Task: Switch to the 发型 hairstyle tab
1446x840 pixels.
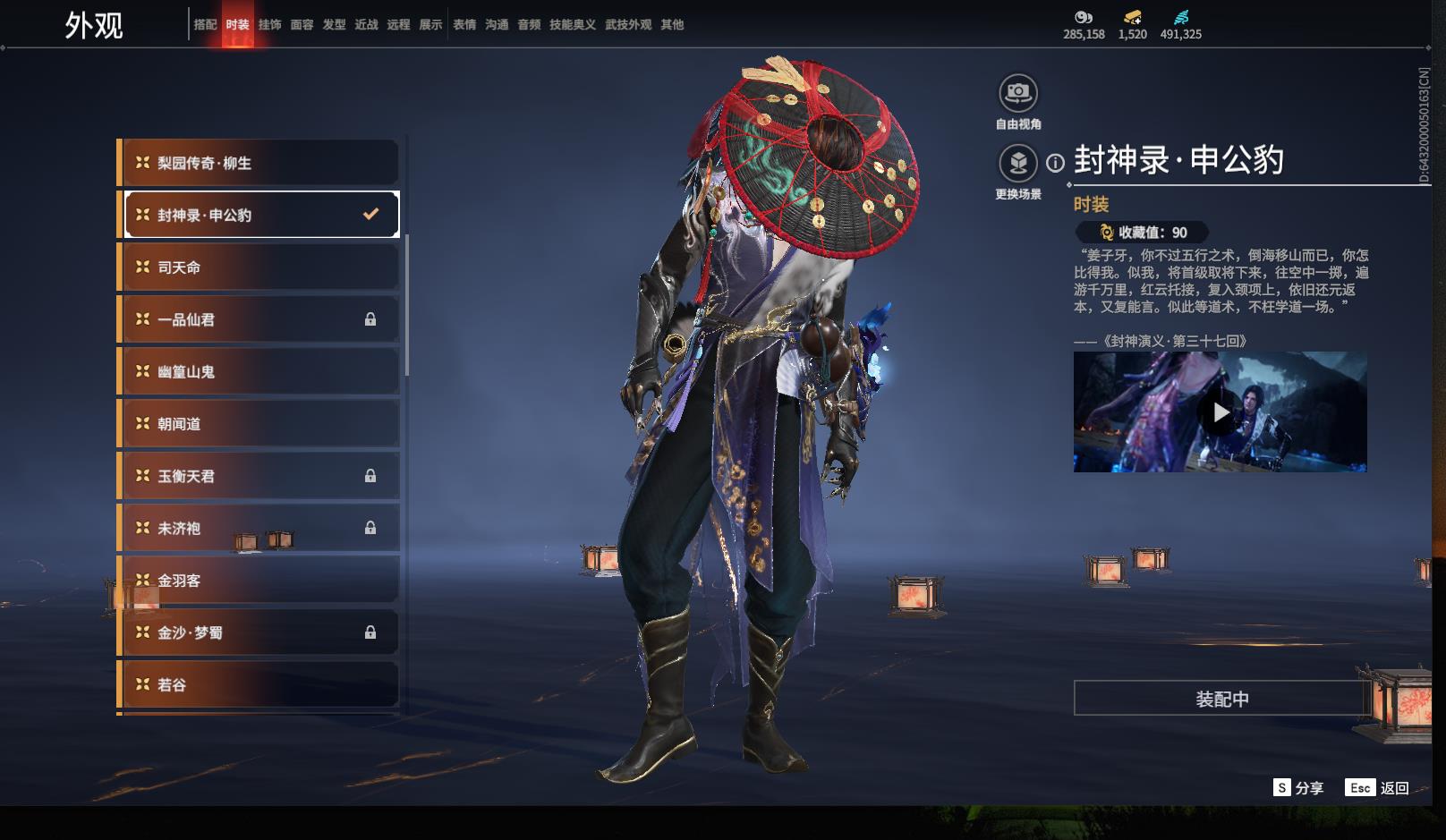Action: (x=334, y=25)
